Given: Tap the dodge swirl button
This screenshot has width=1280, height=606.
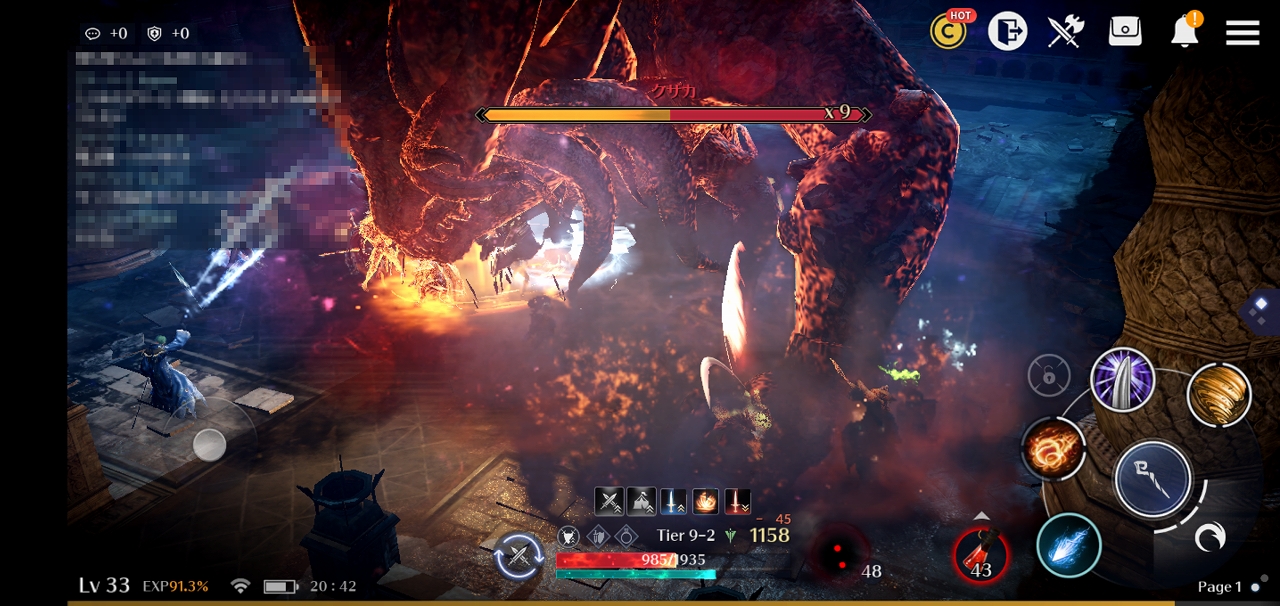Looking at the screenshot, I should tap(1210, 540).
